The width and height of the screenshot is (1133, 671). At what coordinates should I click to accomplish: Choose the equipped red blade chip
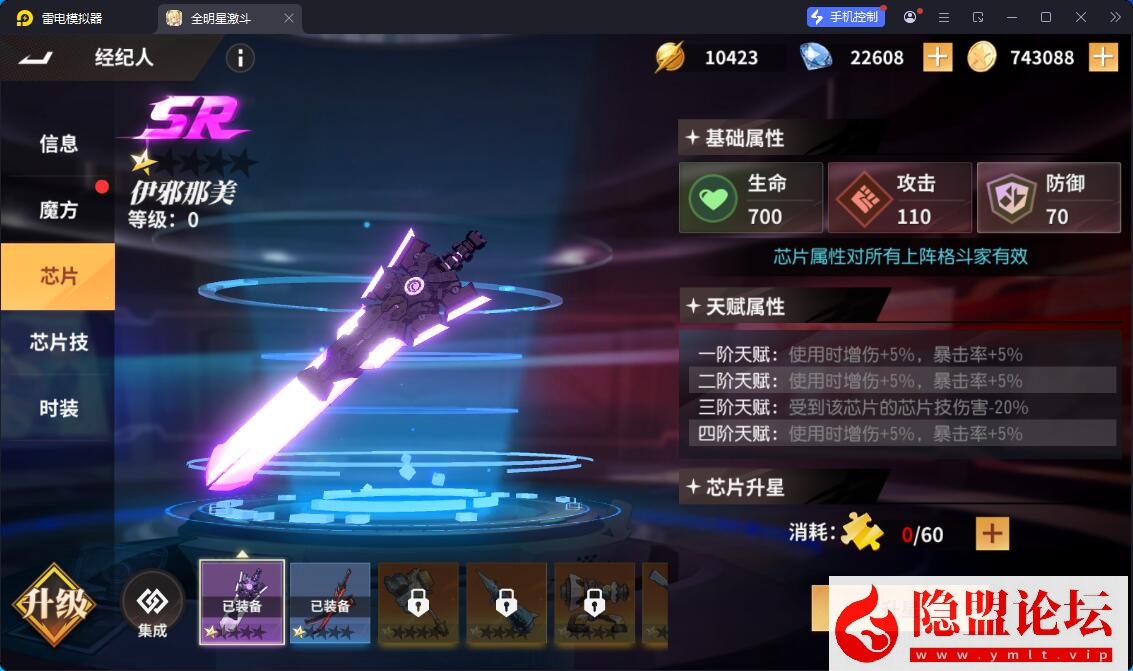pyautogui.click(x=330, y=601)
